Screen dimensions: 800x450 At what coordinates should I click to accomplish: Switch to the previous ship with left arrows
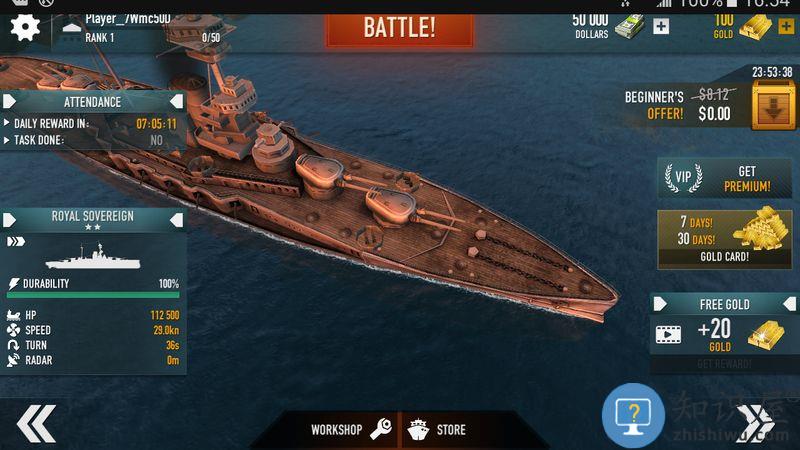pyautogui.click(x=35, y=423)
